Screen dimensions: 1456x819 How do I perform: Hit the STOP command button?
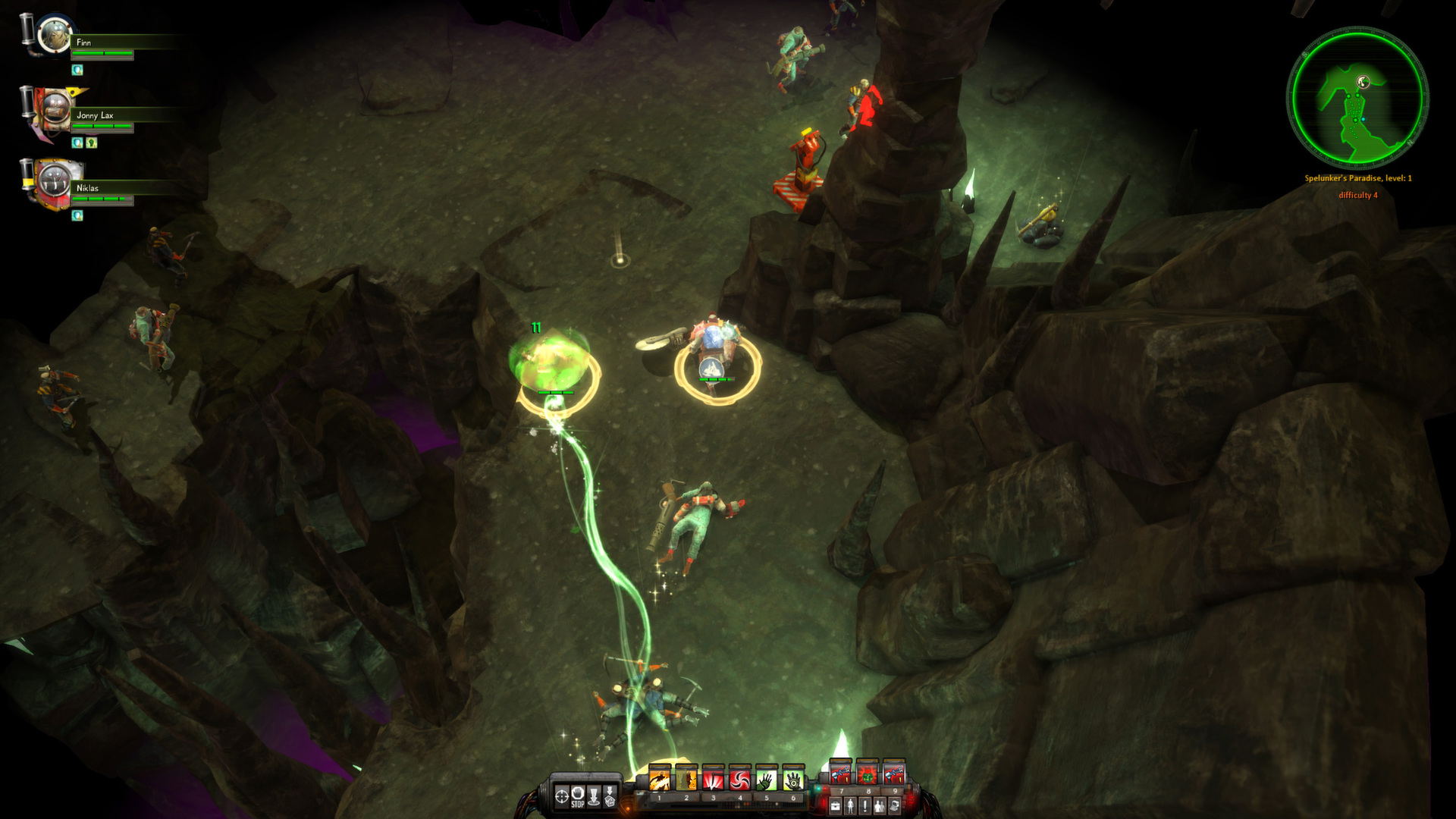pyautogui.click(x=578, y=796)
